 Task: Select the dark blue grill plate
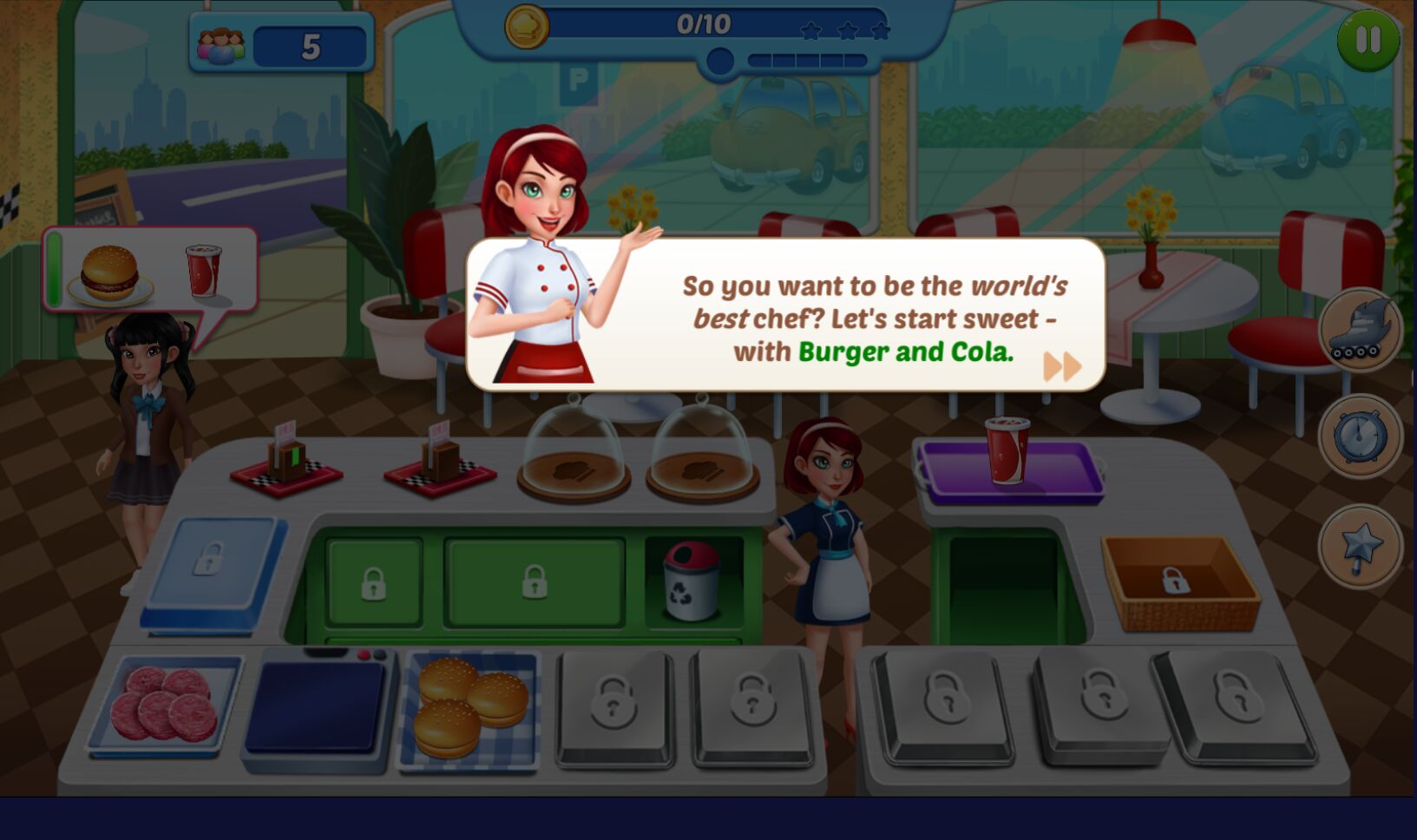(316, 707)
